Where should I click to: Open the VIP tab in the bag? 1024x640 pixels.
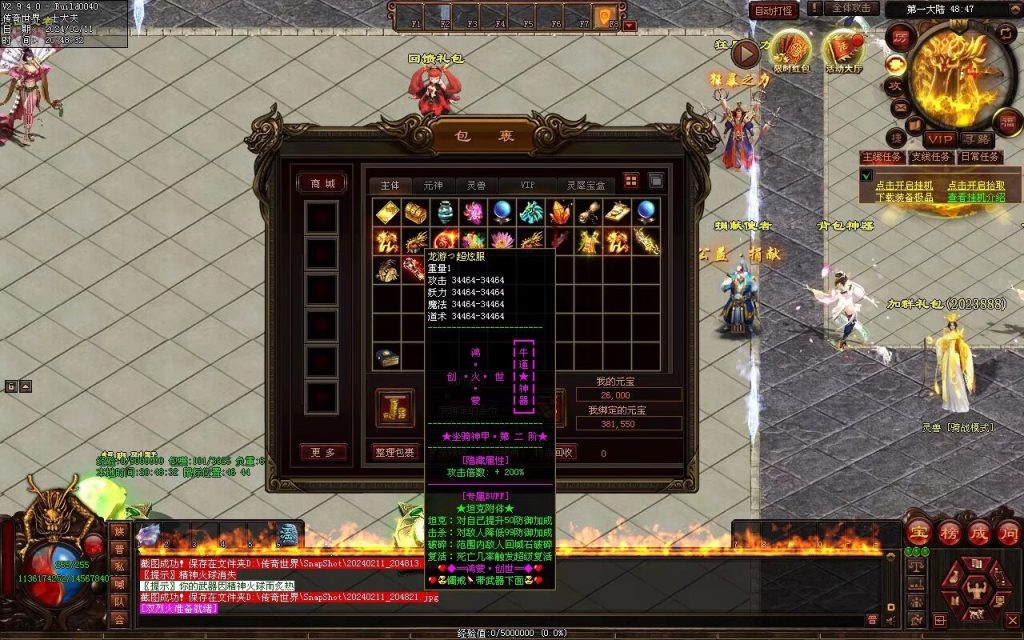[527, 185]
